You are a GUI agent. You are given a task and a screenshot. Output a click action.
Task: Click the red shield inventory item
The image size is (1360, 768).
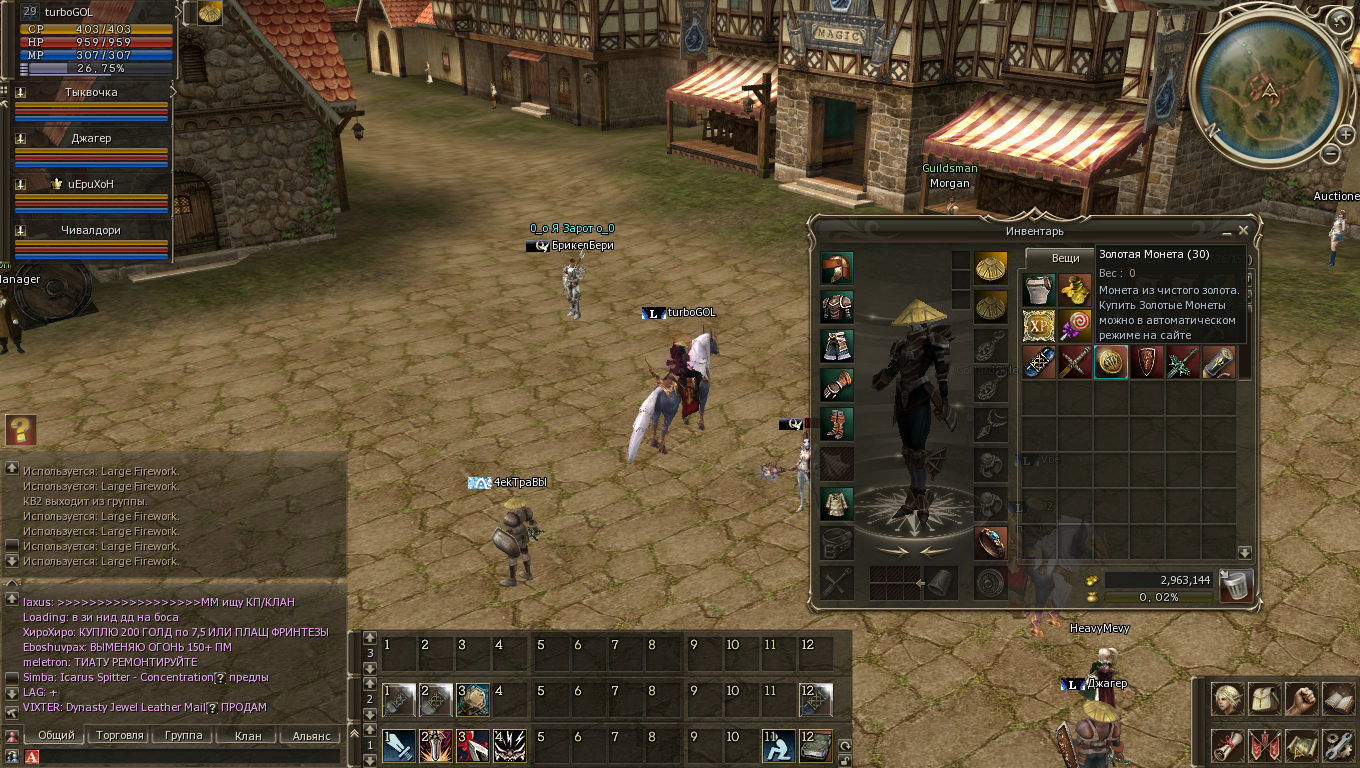pos(1147,362)
